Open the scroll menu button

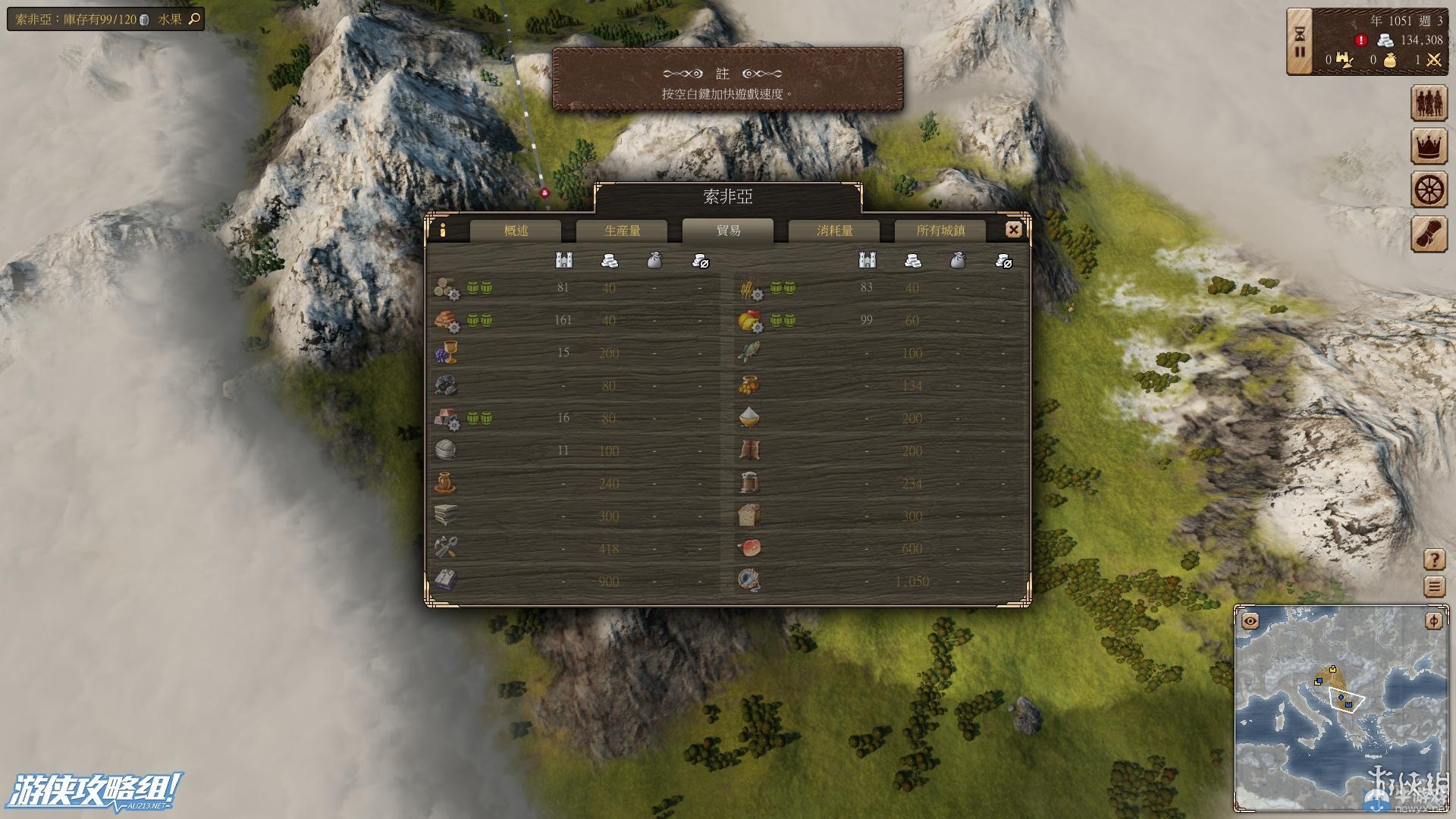[1429, 233]
